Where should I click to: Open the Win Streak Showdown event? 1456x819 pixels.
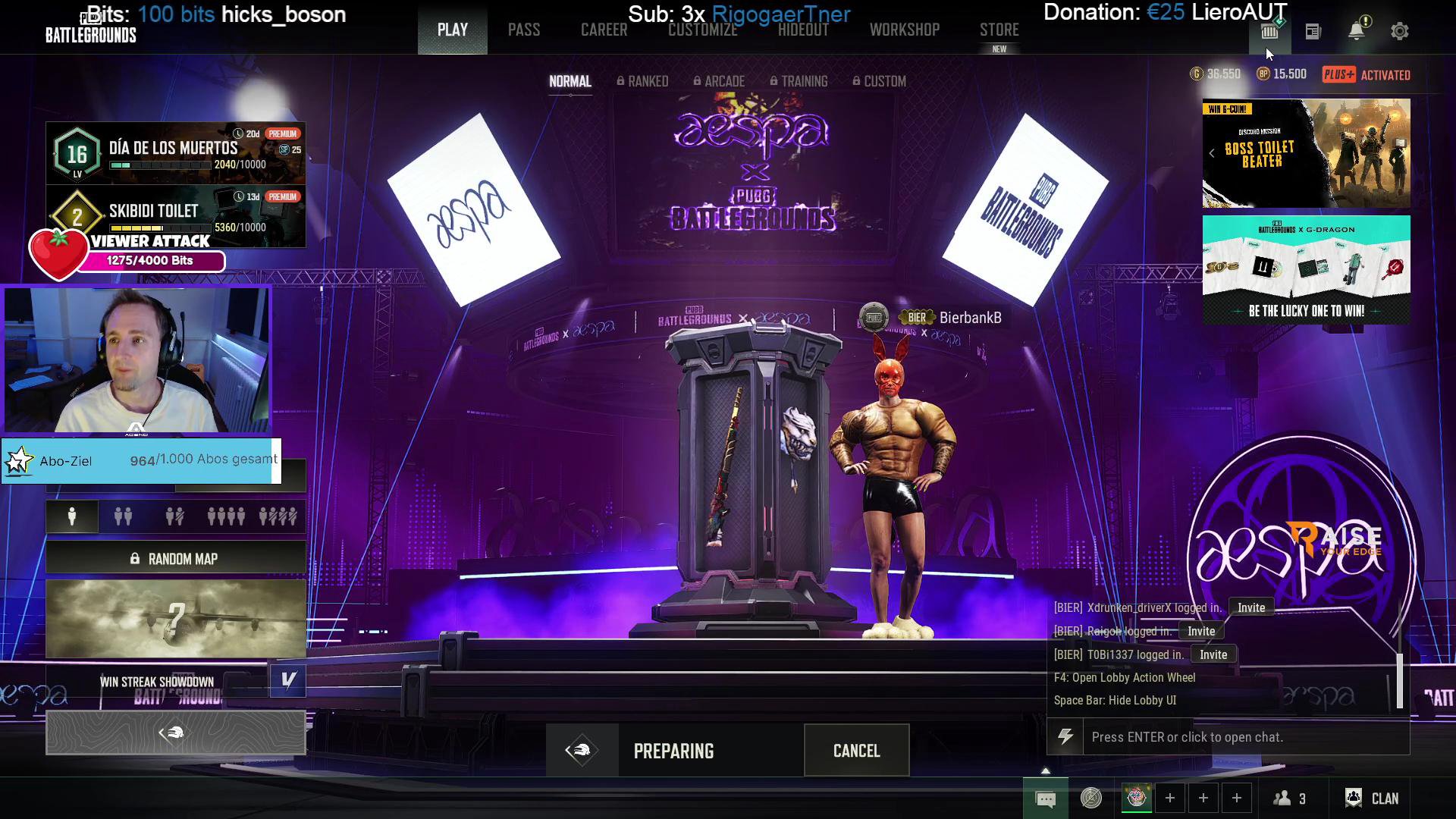157,682
